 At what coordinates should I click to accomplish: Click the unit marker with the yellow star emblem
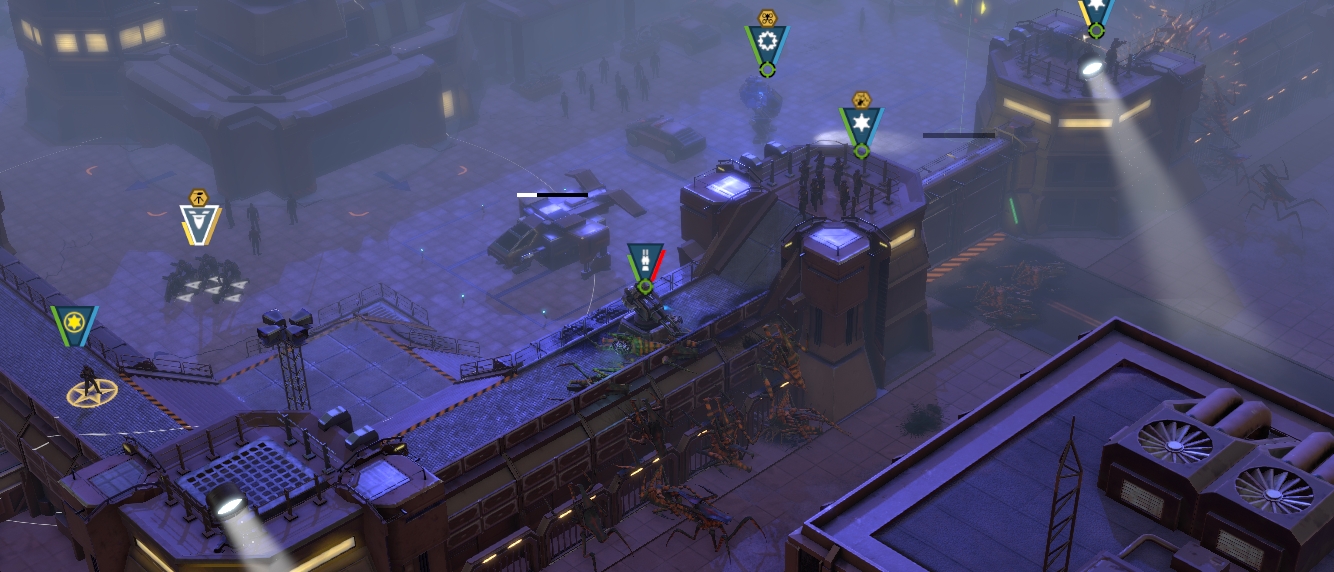point(74,324)
